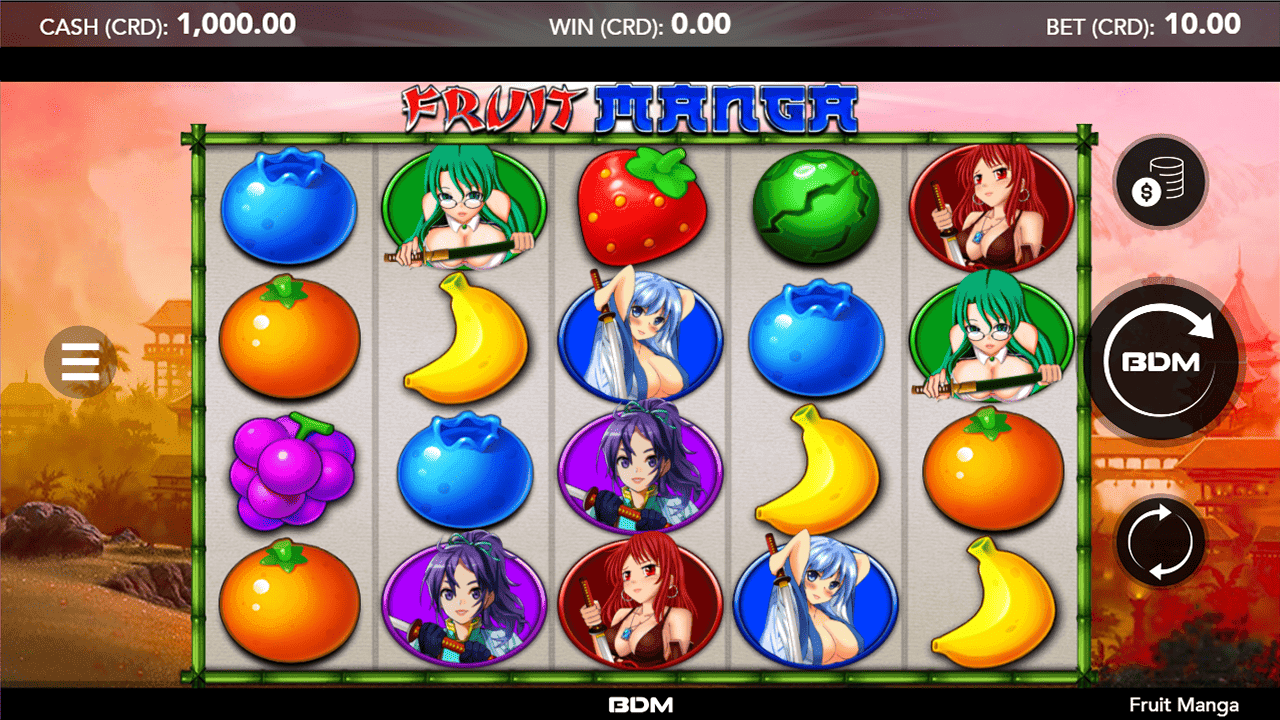The height and width of the screenshot is (720, 1280).
Task: Select the WIN (CRD) counter
Action: pos(640,24)
